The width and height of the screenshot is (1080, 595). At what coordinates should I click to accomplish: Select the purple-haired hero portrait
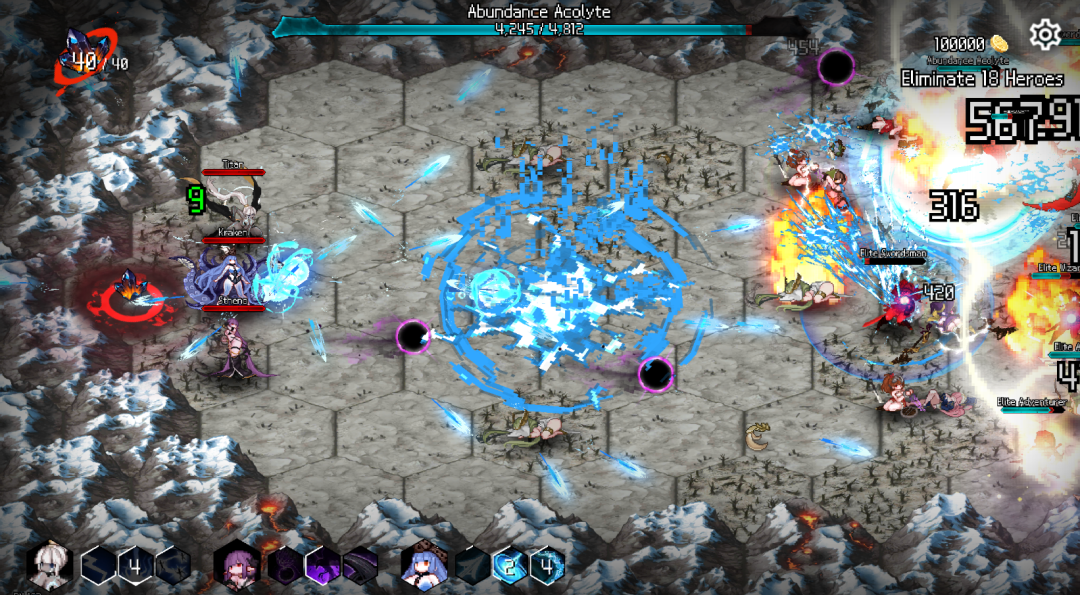coord(237,566)
